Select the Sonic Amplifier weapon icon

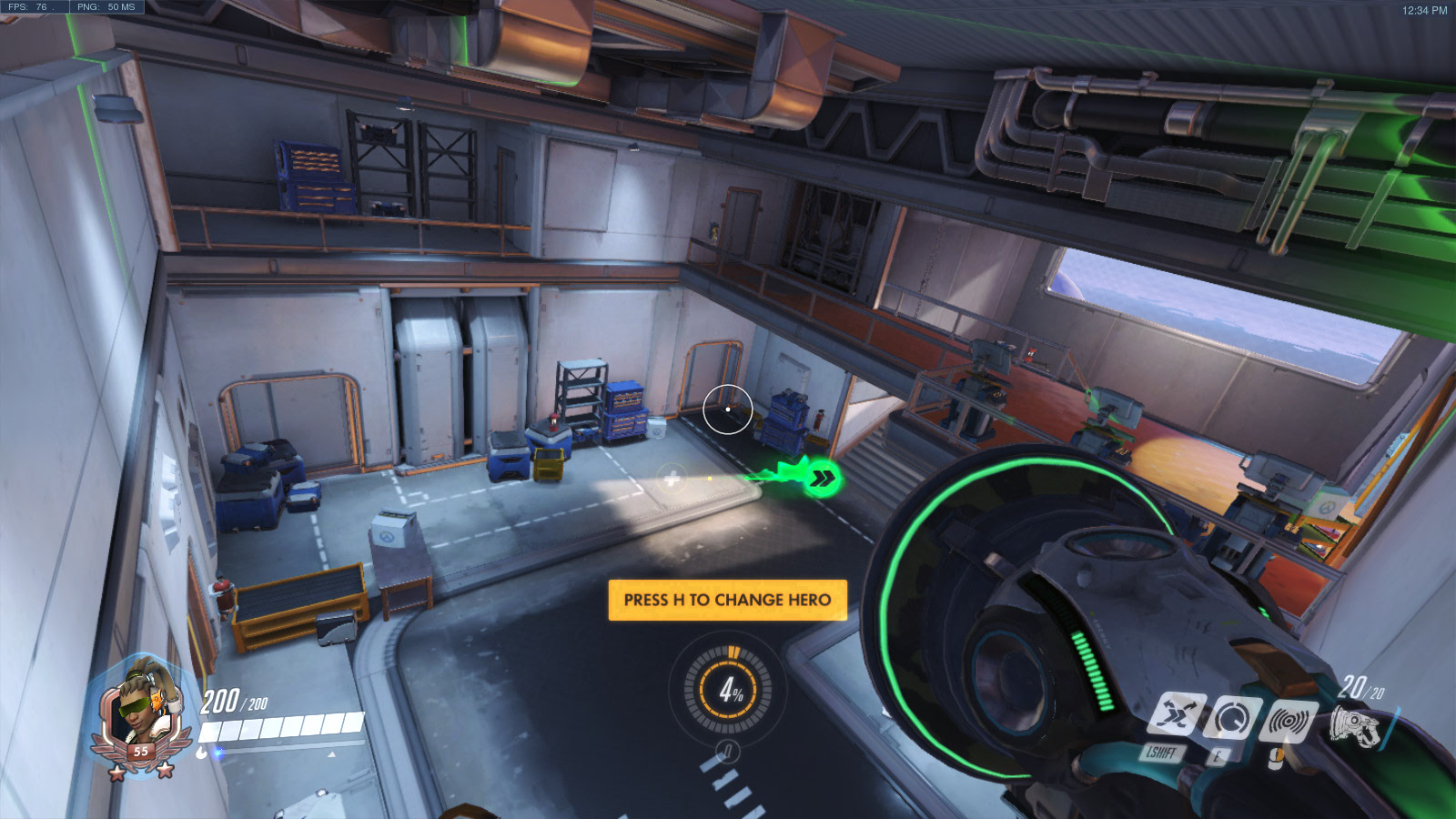[1356, 727]
